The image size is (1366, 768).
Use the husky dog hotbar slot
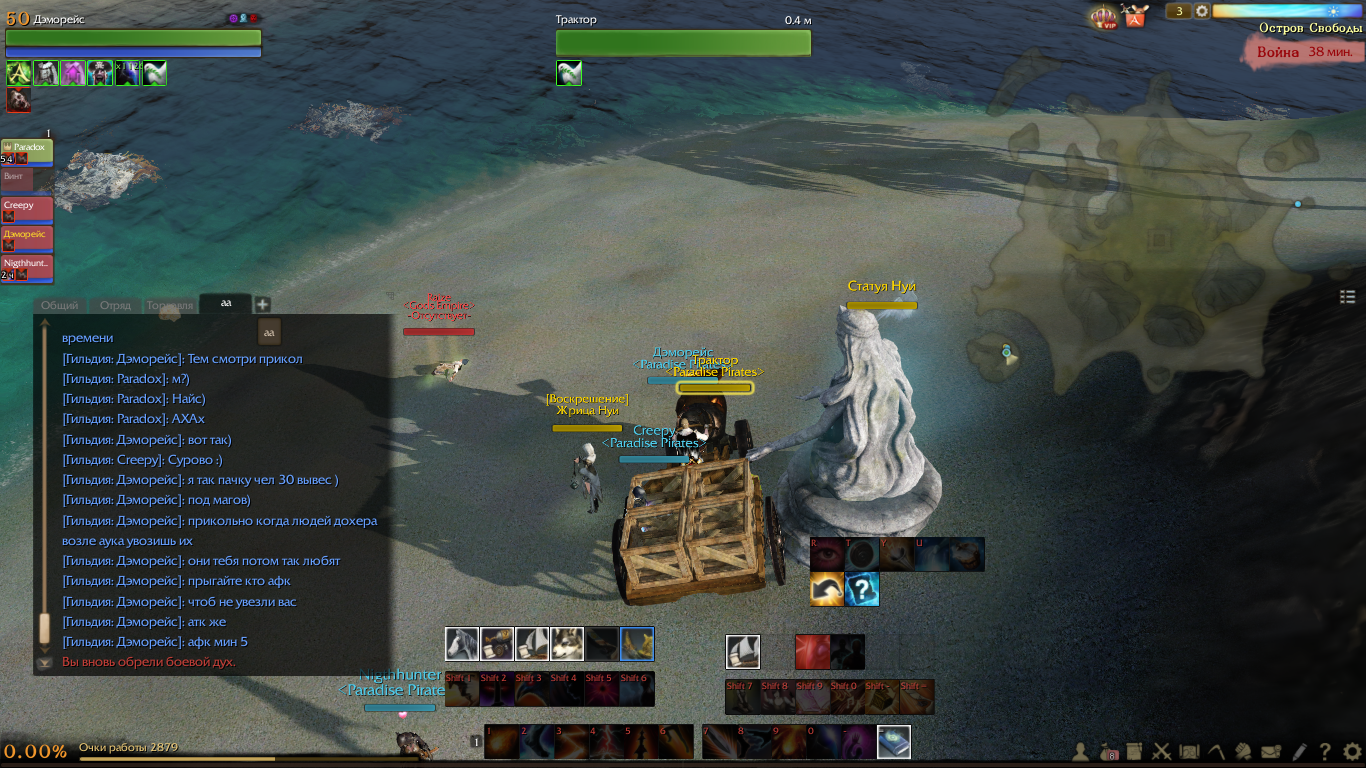coord(567,644)
